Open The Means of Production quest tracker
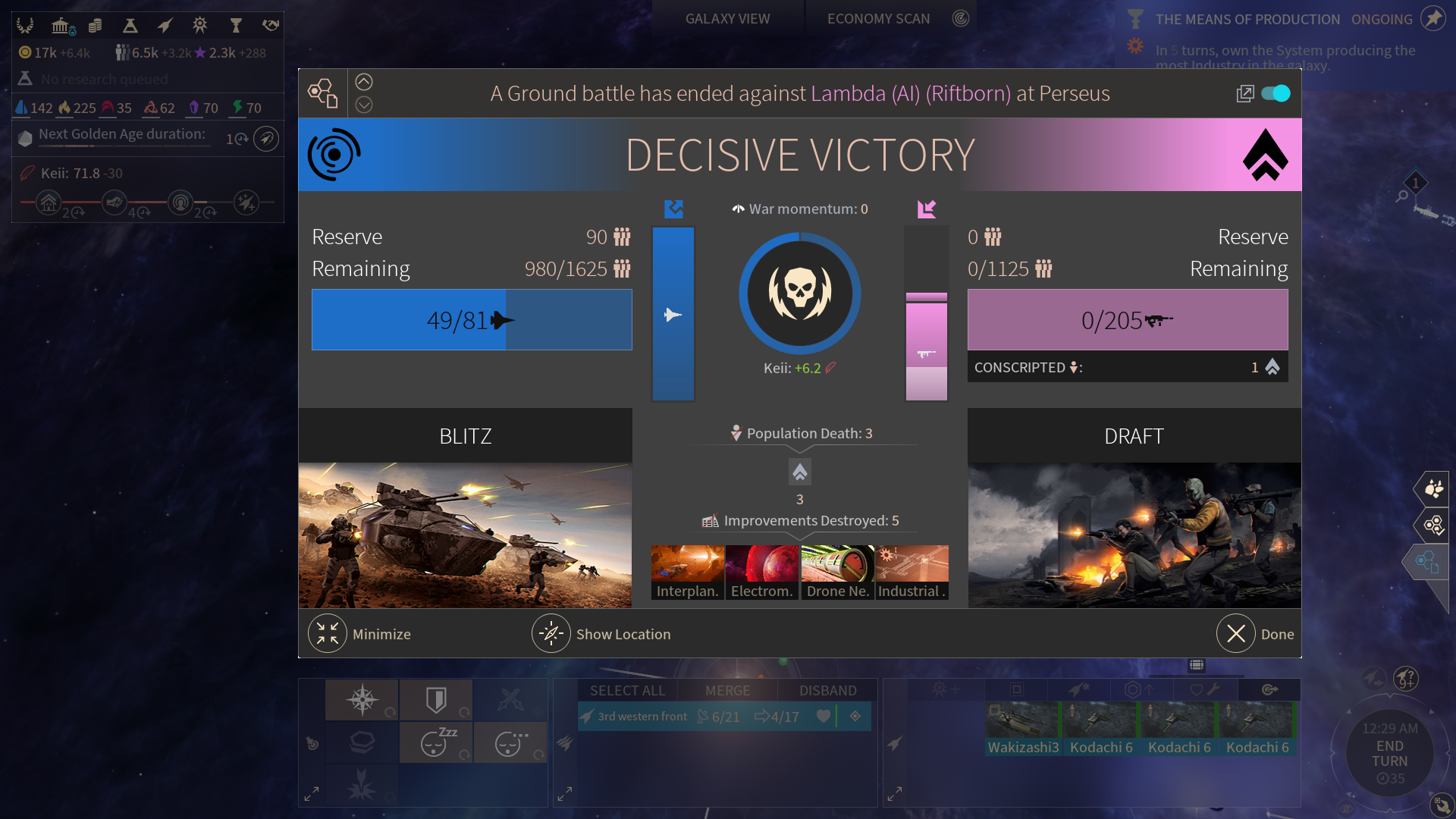This screenshot has width=1456, height=819. pyautogui.click(x=1247, y=20)
